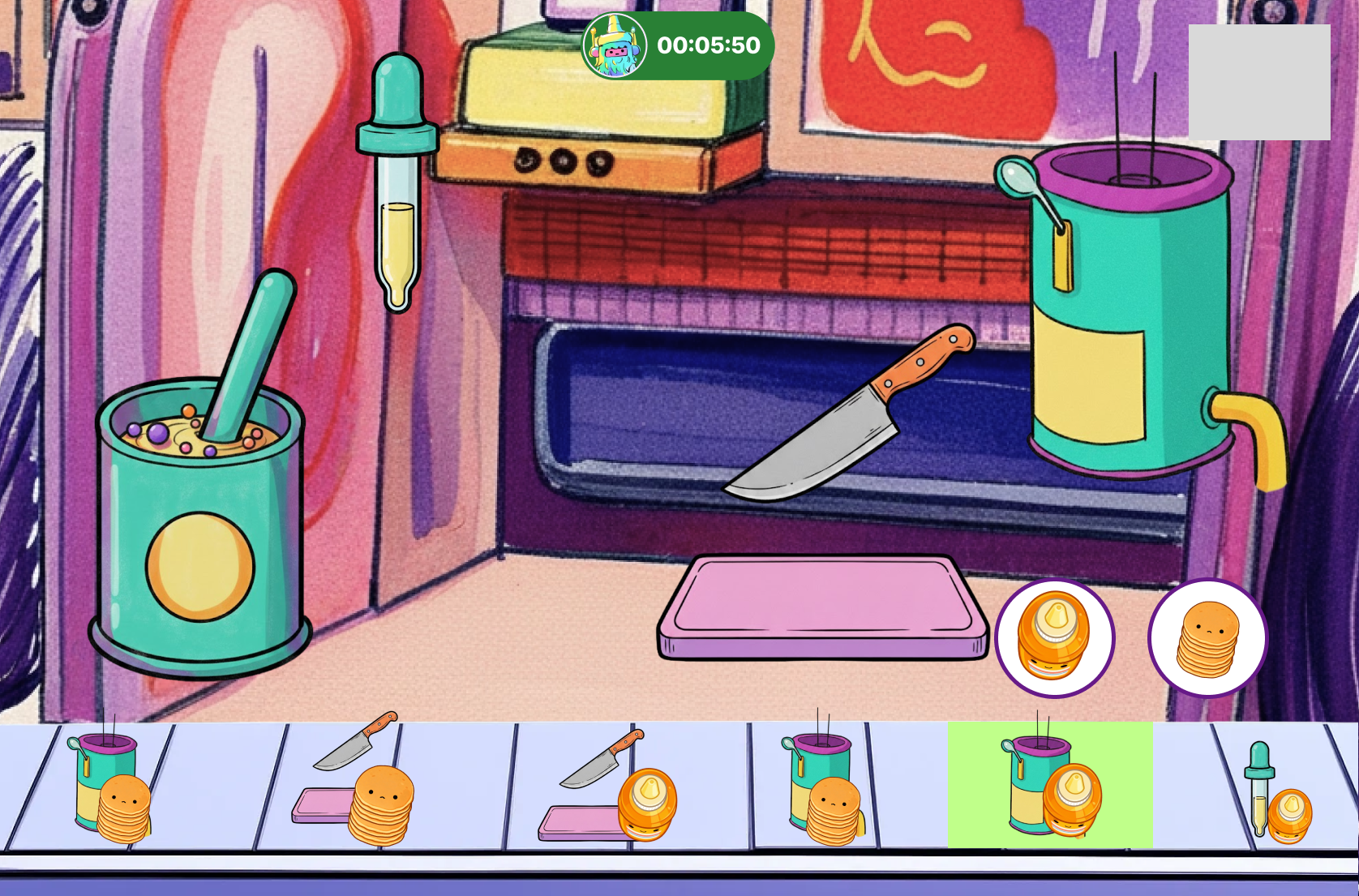
Task: Click the pink cutting board
Action: (x=821, y=606)
